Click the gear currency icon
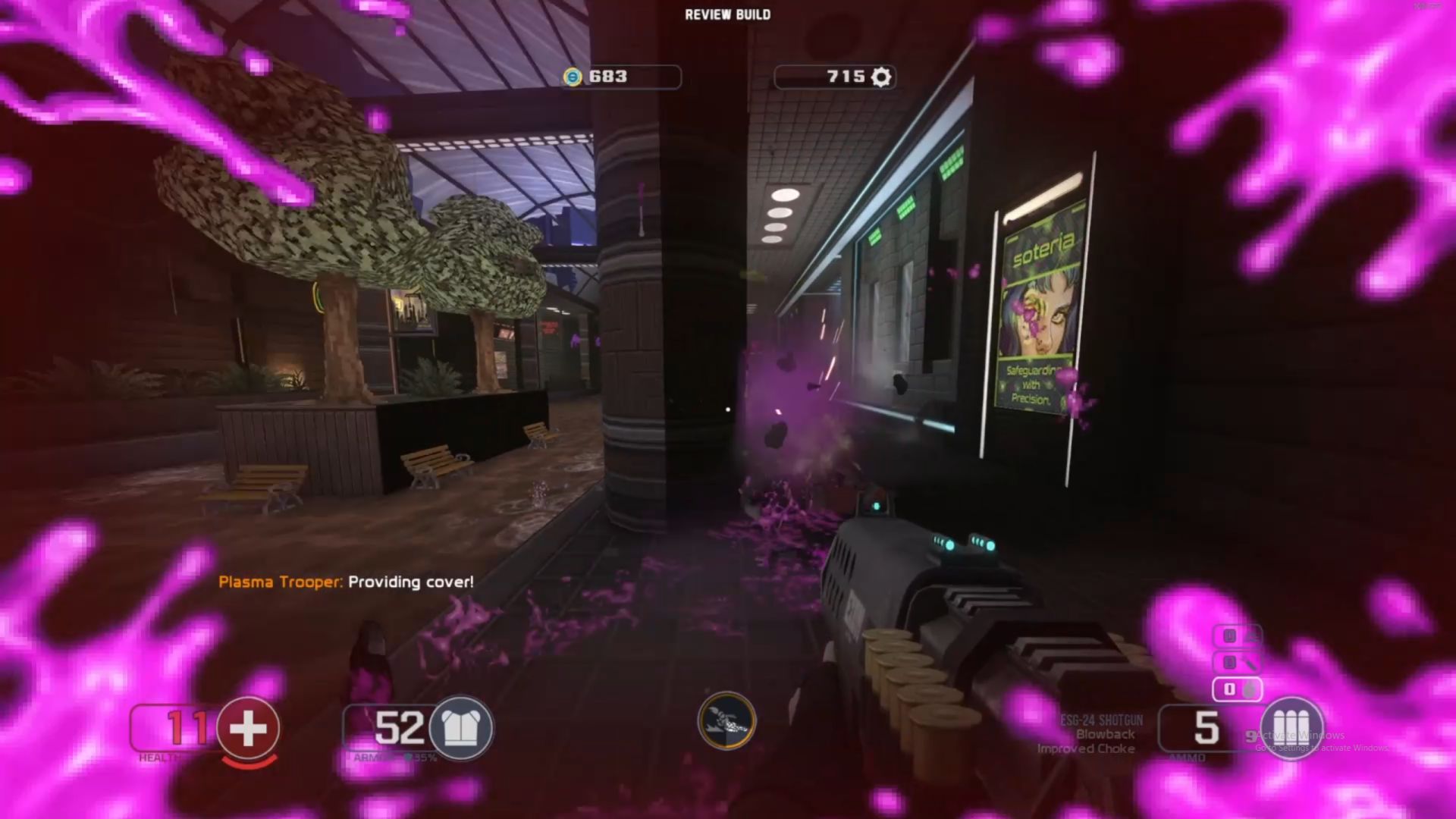This screenshot has width=1456, height=819. (880, 77)
